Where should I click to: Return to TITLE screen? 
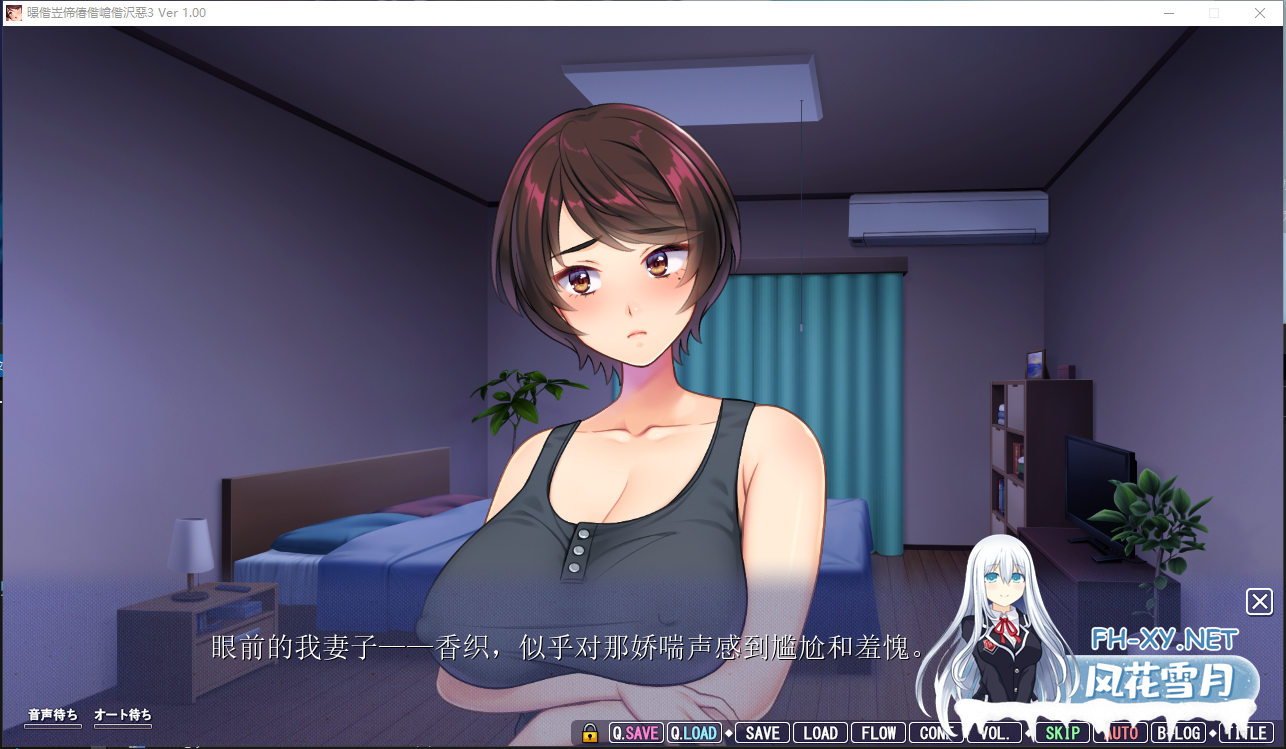pyautogui.click(x=1245, y=732)
